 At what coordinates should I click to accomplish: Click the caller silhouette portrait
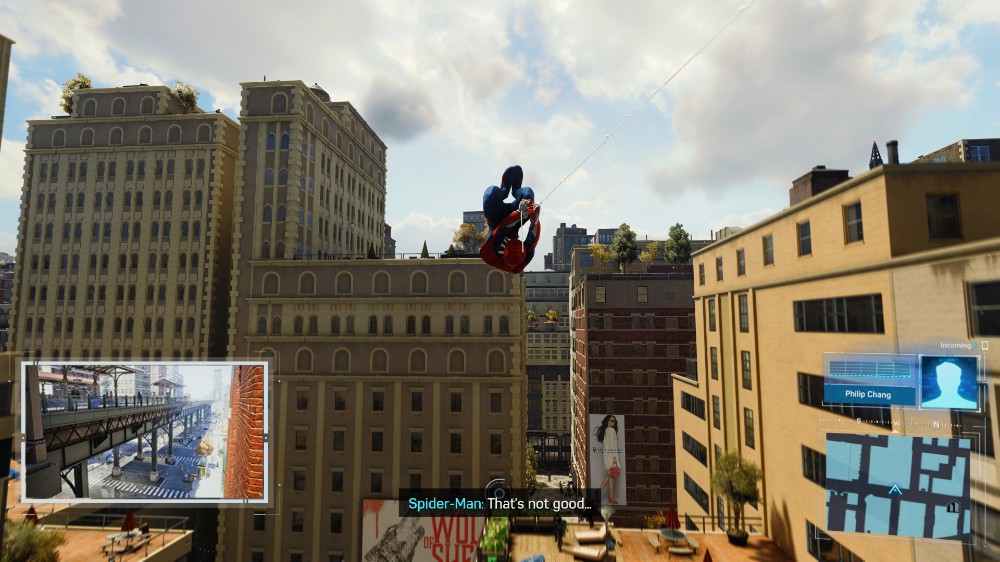pyautogui.click(x=948, y=382)
